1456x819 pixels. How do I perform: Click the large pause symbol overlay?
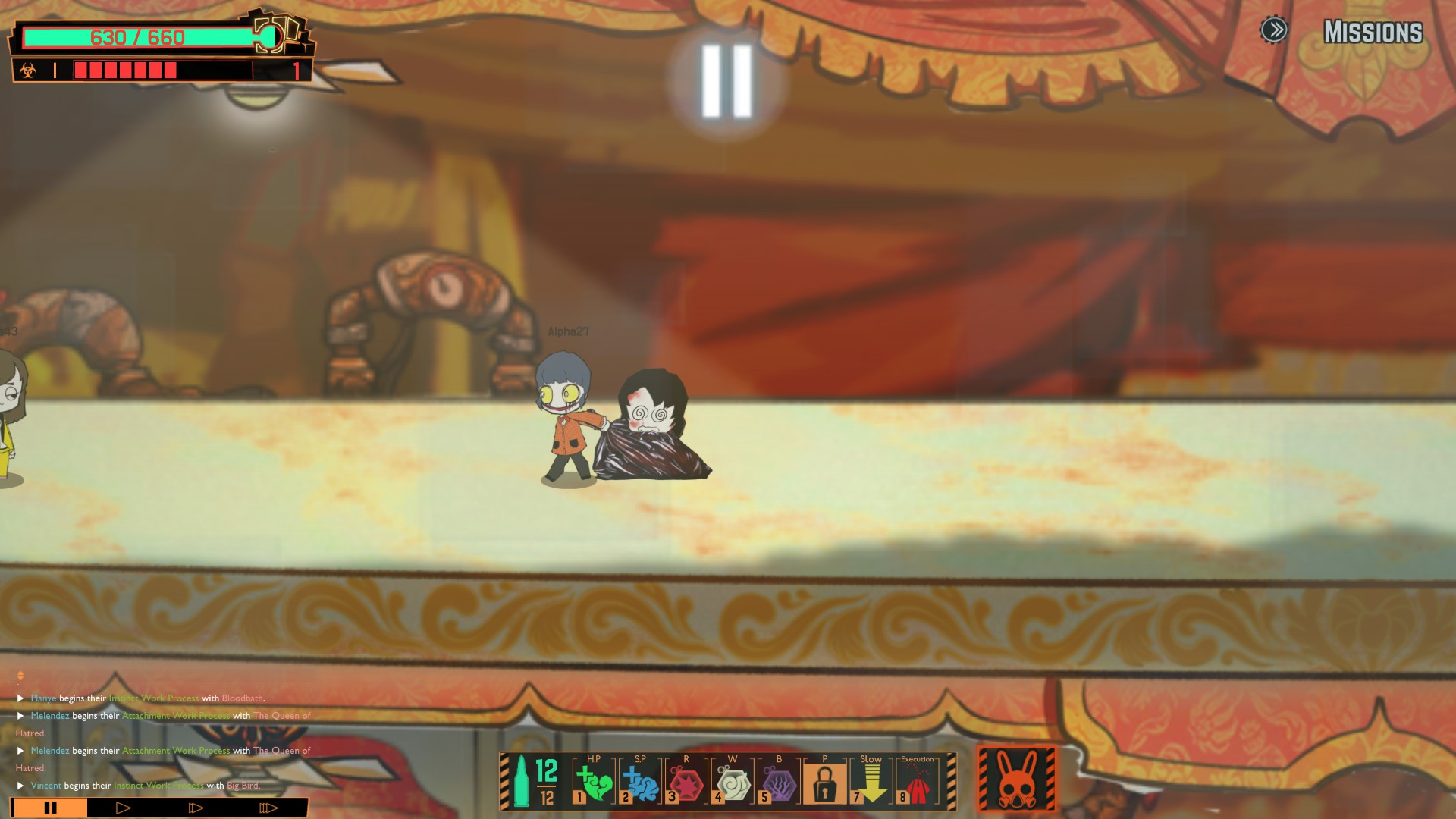(726, 81)
